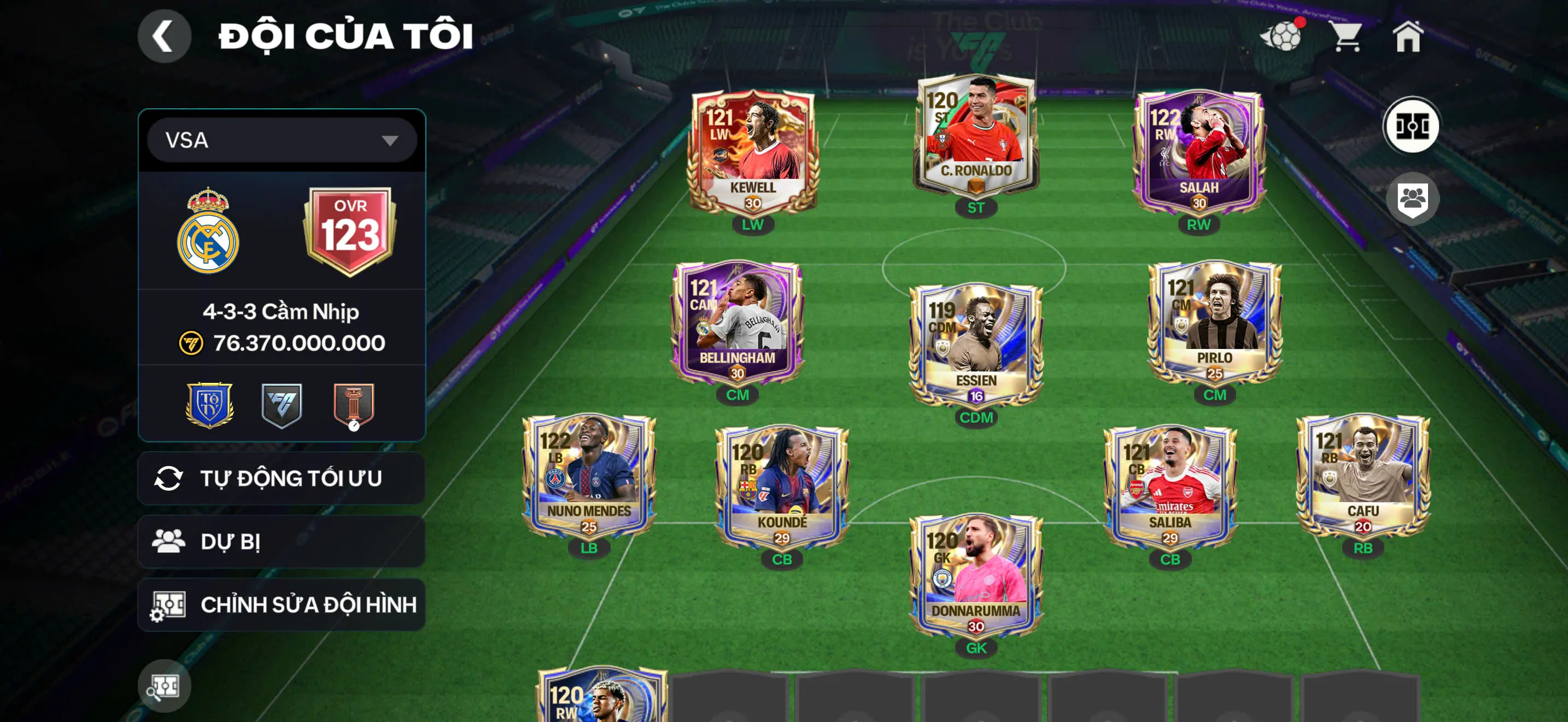Viewport: 1568px width, 722px height.
Task: Select the C. Ronaldo striker card
Action: (x=976, y=137)
